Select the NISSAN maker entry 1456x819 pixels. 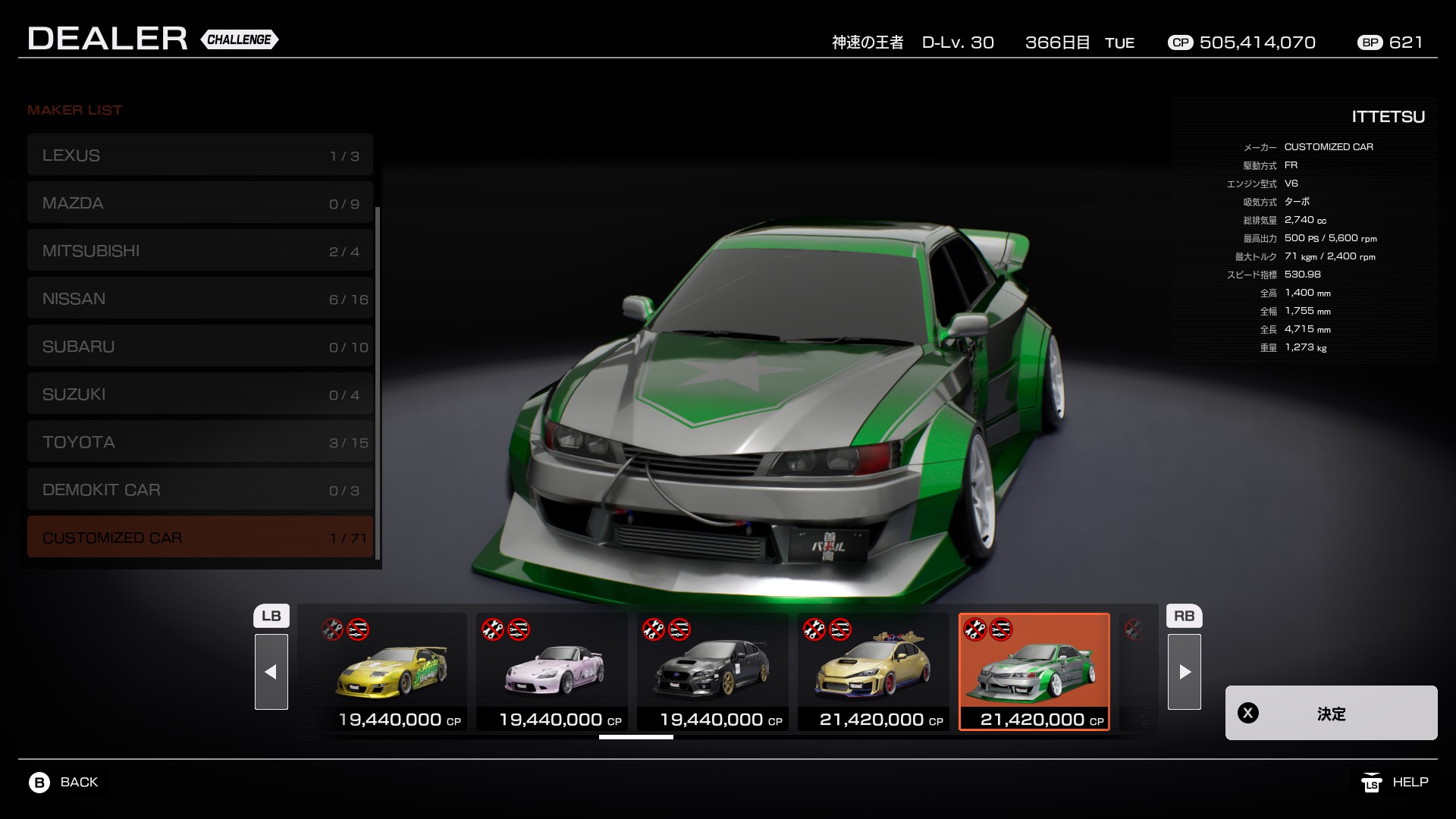(200, 299)
